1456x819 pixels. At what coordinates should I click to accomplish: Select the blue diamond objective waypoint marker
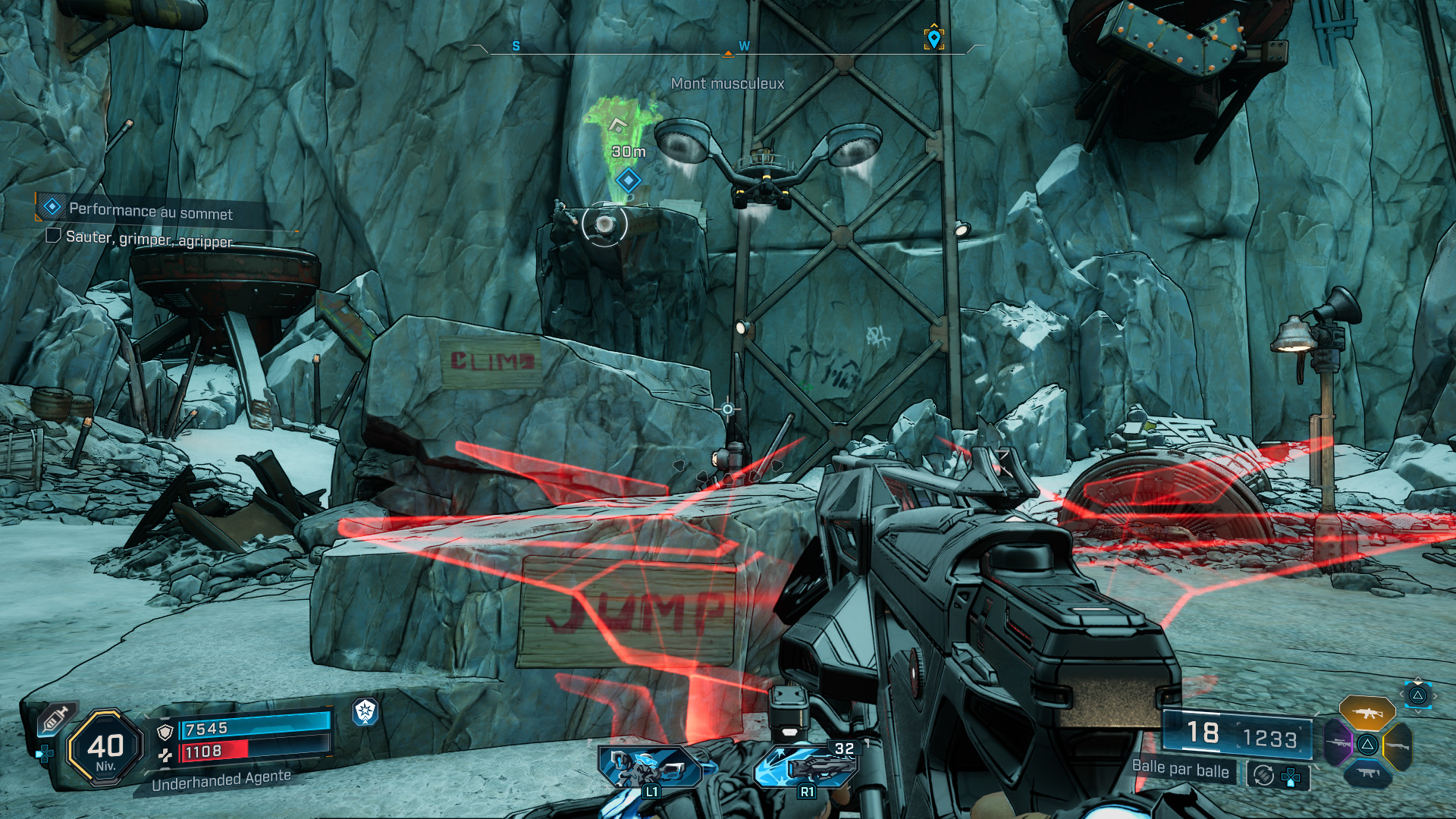point(628,180)
